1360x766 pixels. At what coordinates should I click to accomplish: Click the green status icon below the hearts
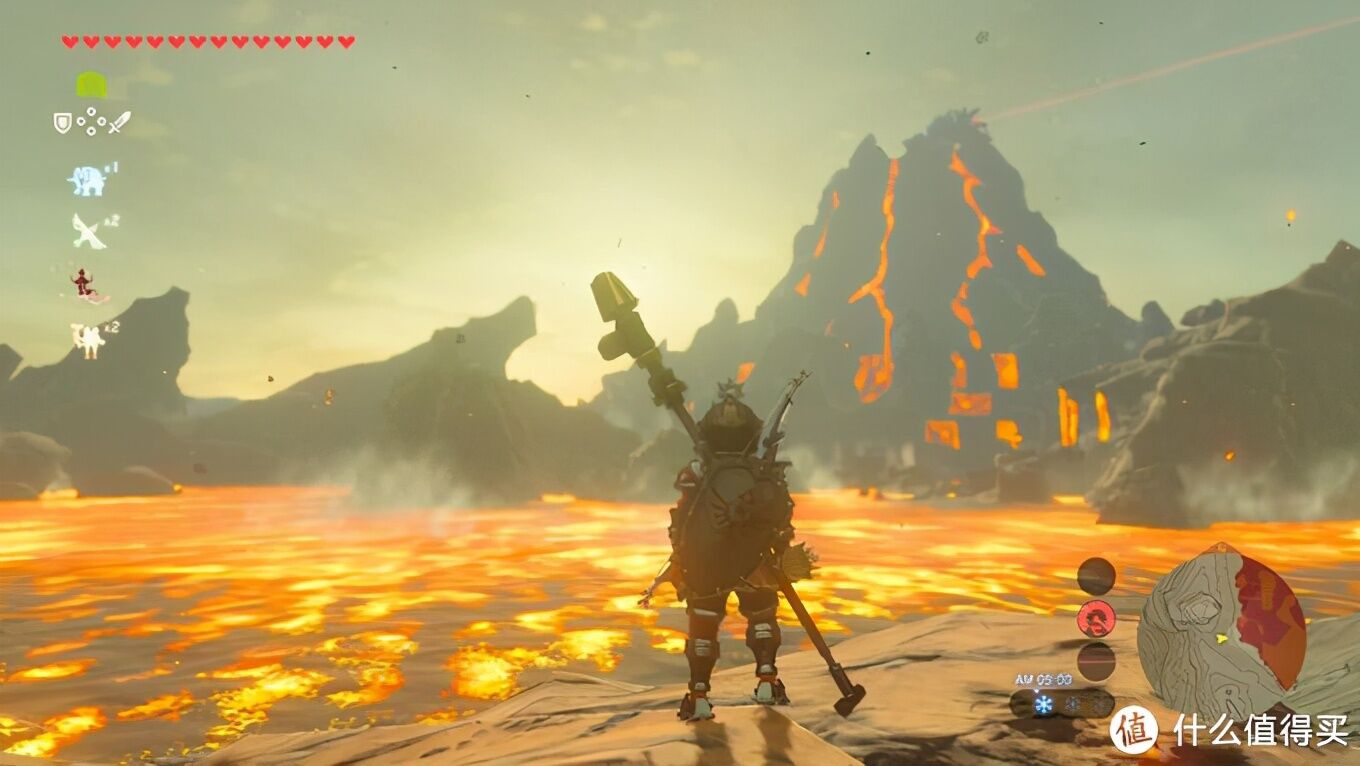(91, 85)
